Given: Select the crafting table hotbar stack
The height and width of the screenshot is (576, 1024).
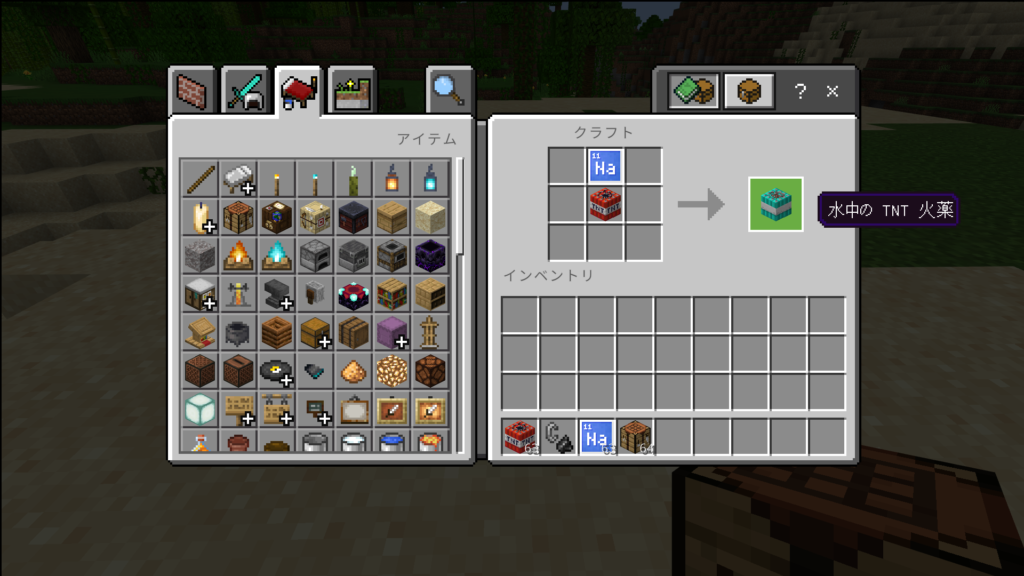Looking at the screenshot, I should [x=636, y=437].
